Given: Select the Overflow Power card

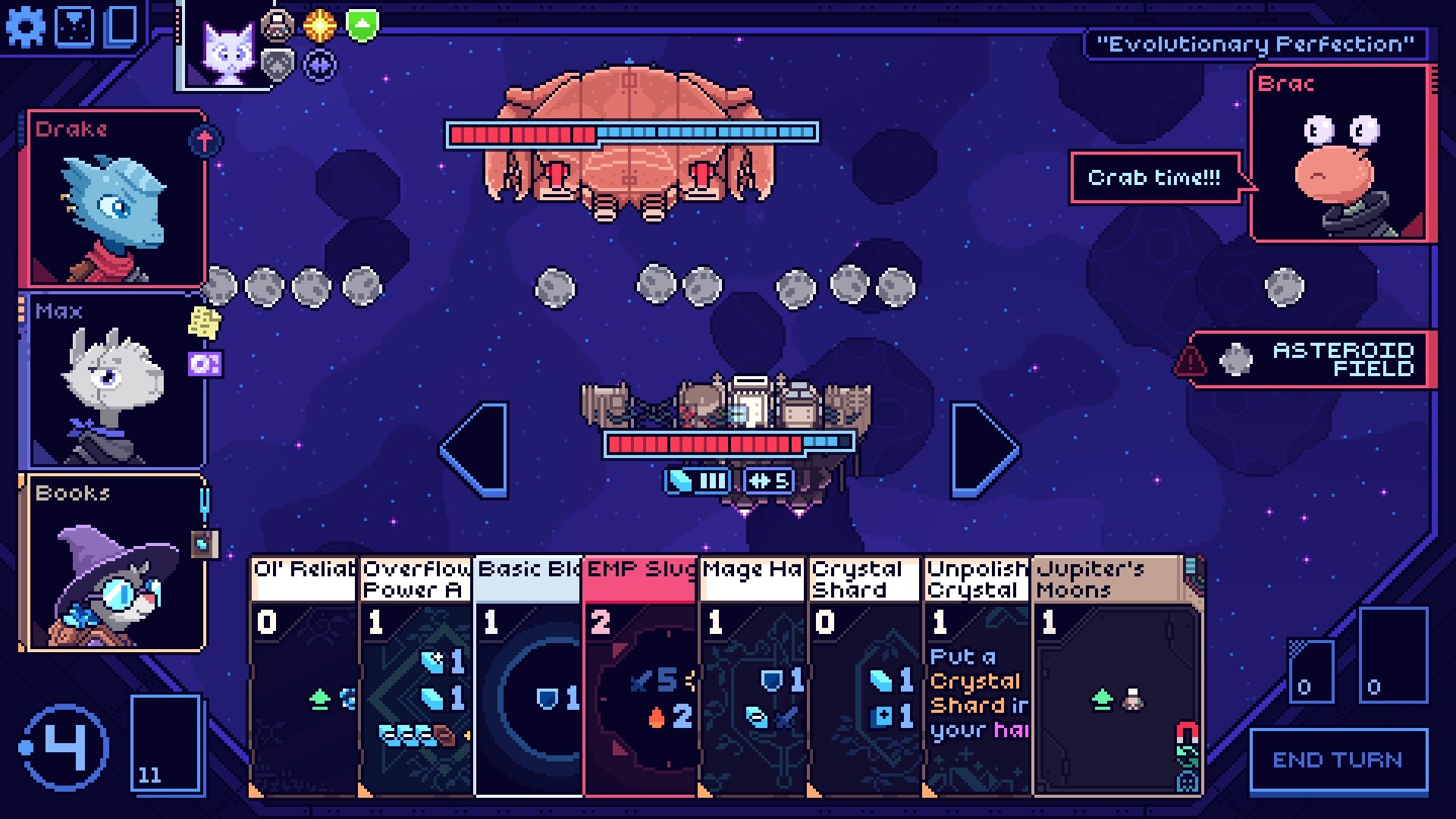Looking at the screenshot, I should coord(416,675).
